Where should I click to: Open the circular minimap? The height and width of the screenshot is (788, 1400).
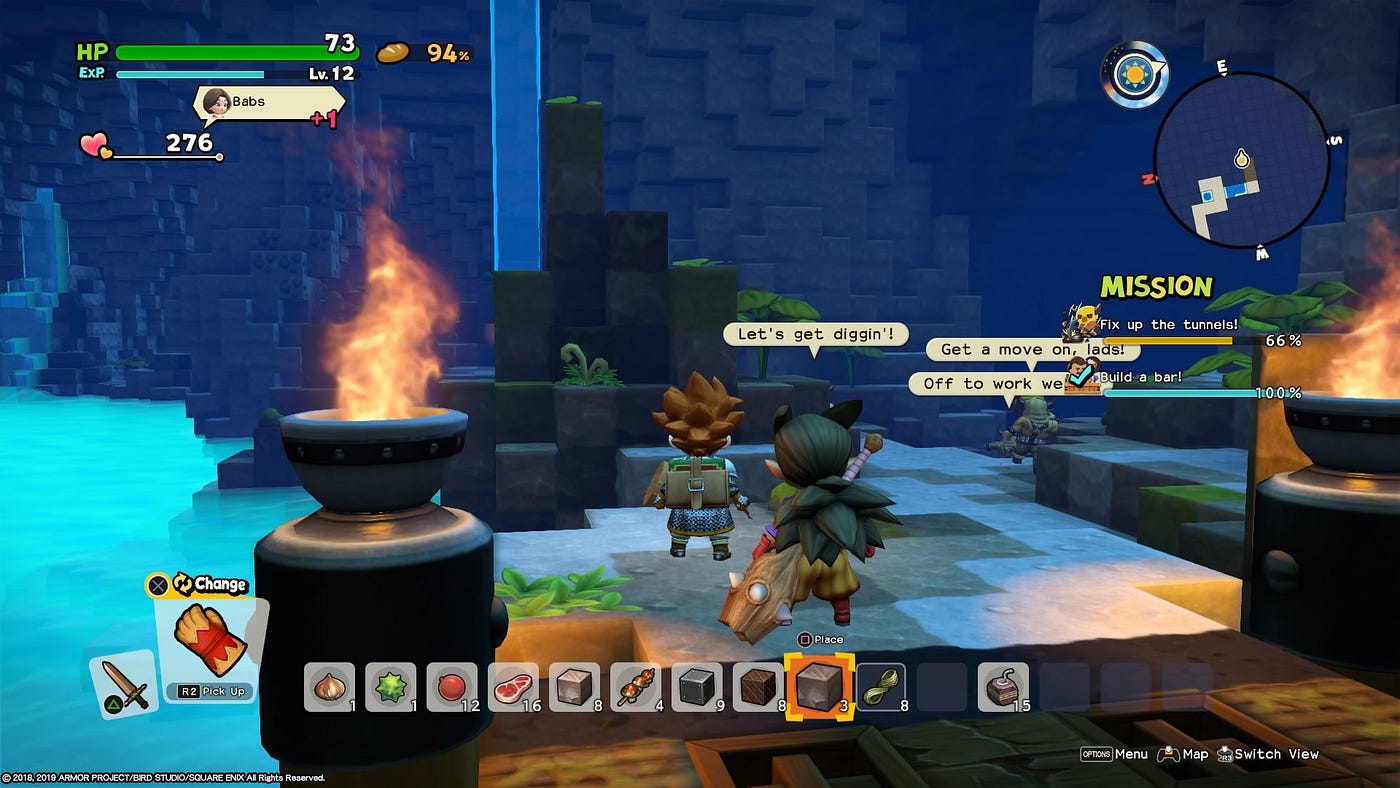1241,161
